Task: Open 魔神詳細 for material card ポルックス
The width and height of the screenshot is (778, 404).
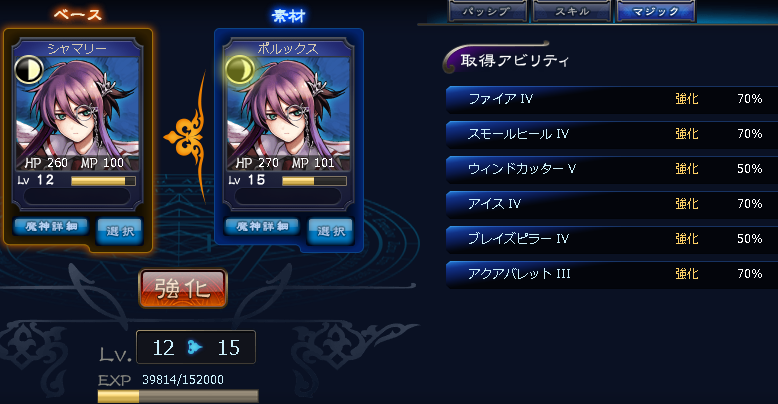Action: point(262,227)
